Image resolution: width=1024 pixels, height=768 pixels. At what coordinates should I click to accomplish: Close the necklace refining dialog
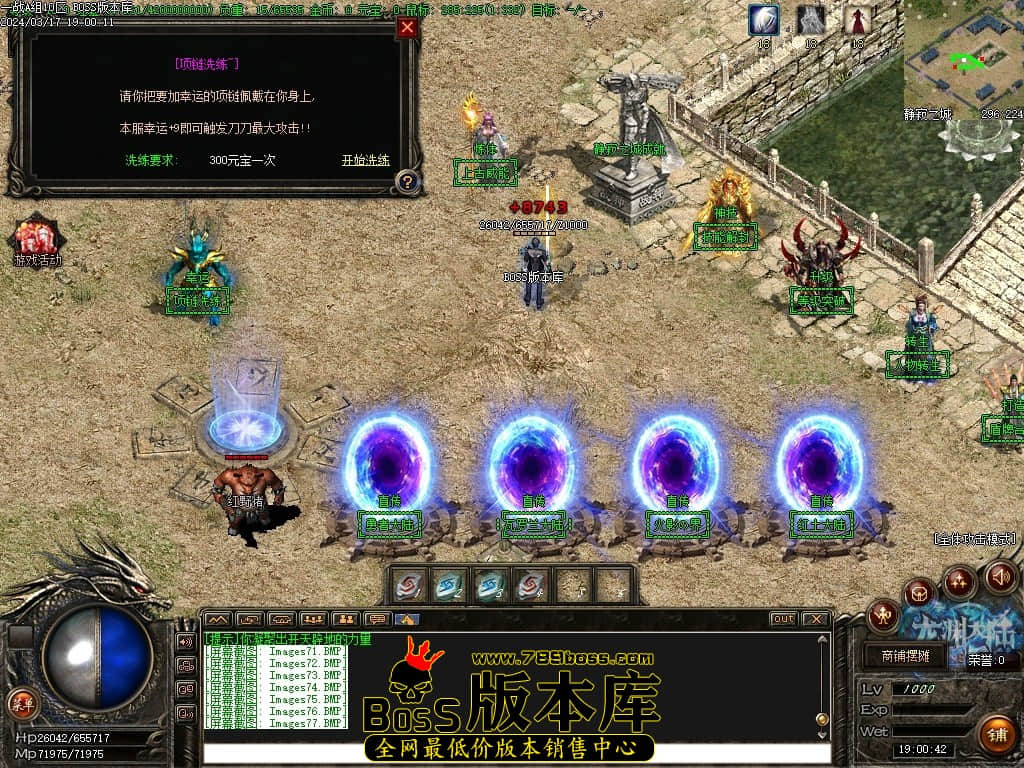coord(407,27)
